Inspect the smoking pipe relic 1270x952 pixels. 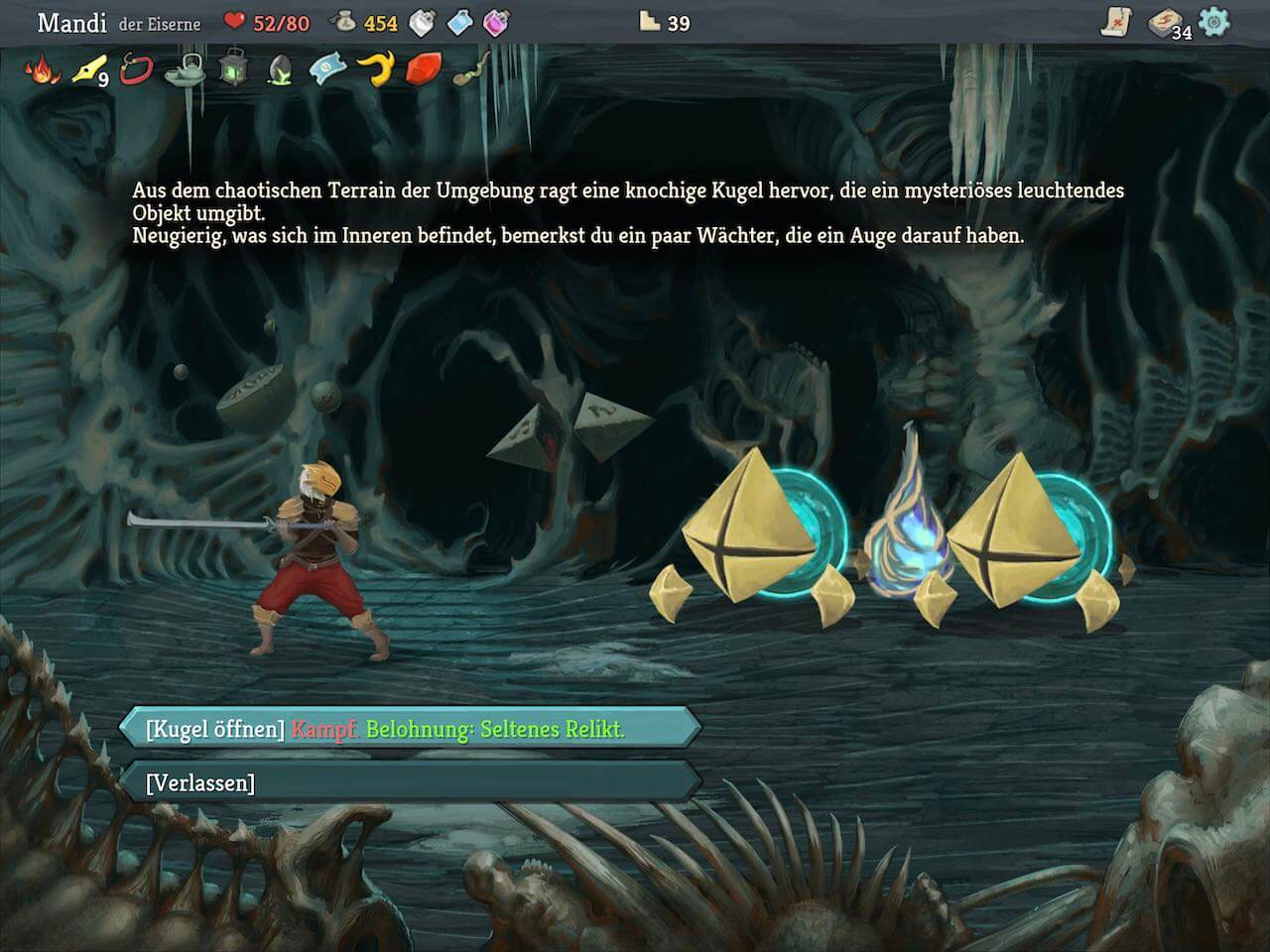coord(470,69)
